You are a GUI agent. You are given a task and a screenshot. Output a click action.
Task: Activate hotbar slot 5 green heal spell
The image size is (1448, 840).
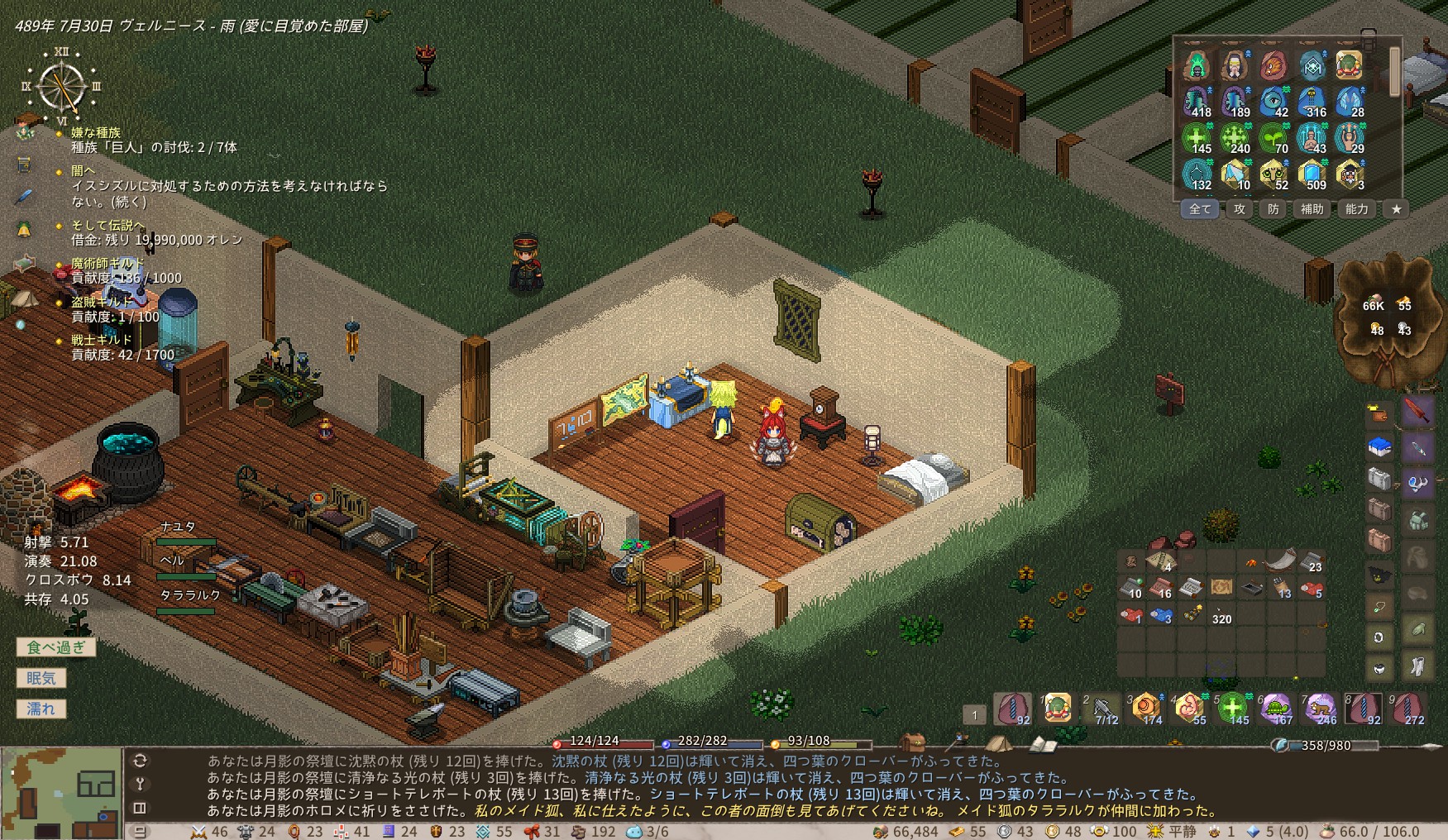(1233, 709)
